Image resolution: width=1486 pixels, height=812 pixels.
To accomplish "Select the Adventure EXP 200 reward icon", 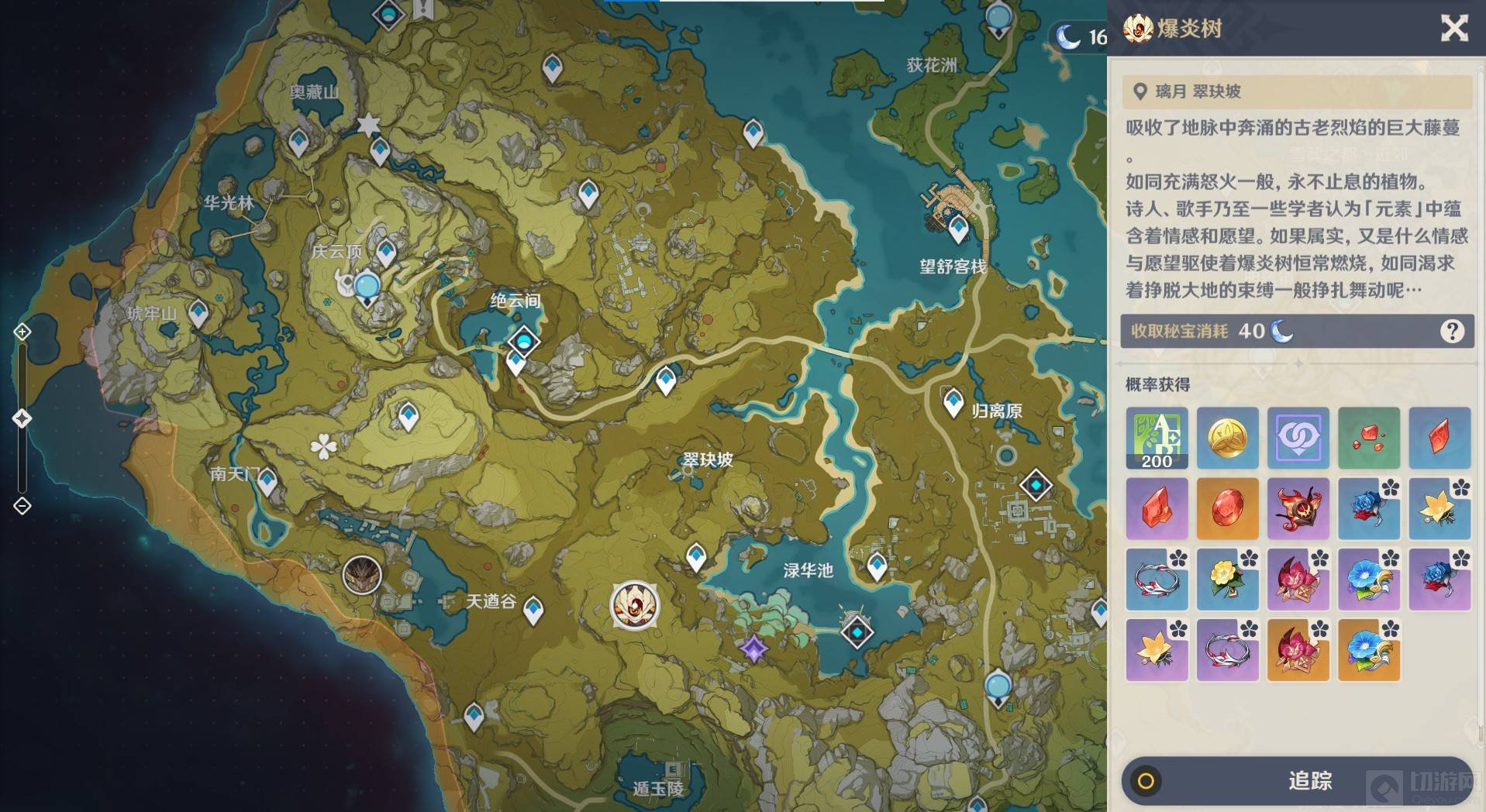I will click(1156, 438).
